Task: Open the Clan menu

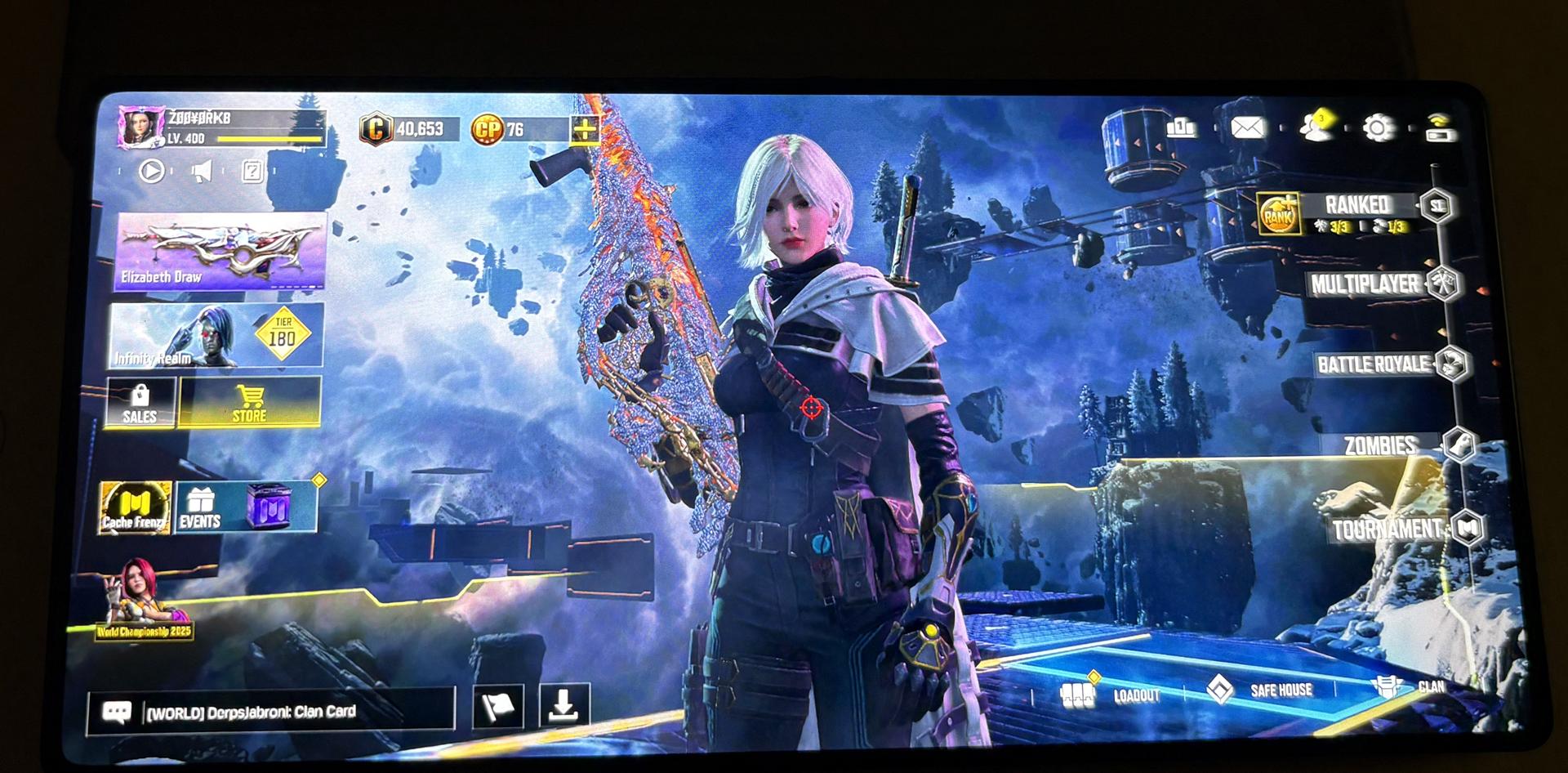Action: (1409, 686)
